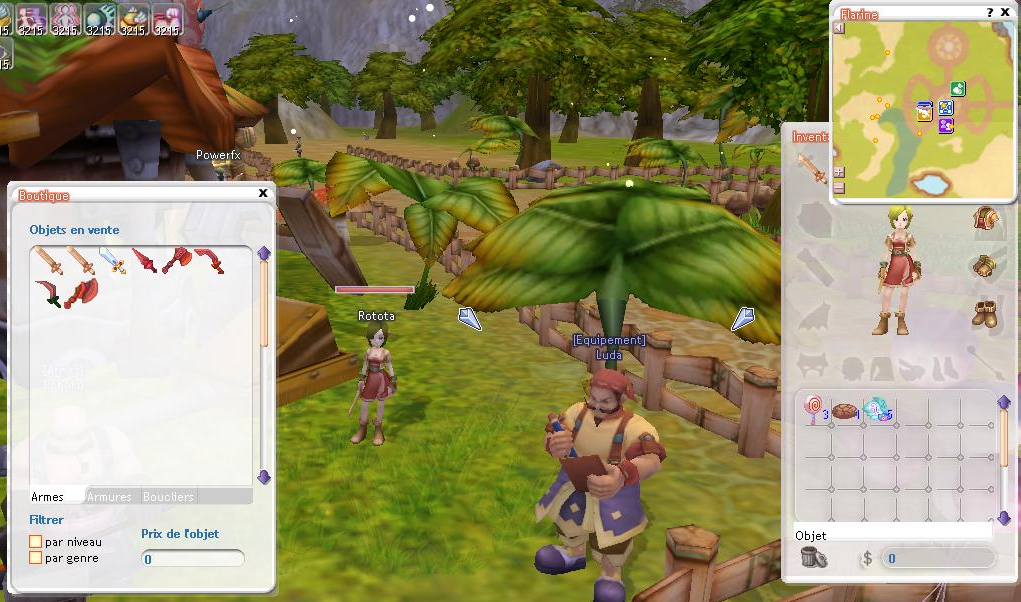Close the Boutique shop window

[263, 194]
